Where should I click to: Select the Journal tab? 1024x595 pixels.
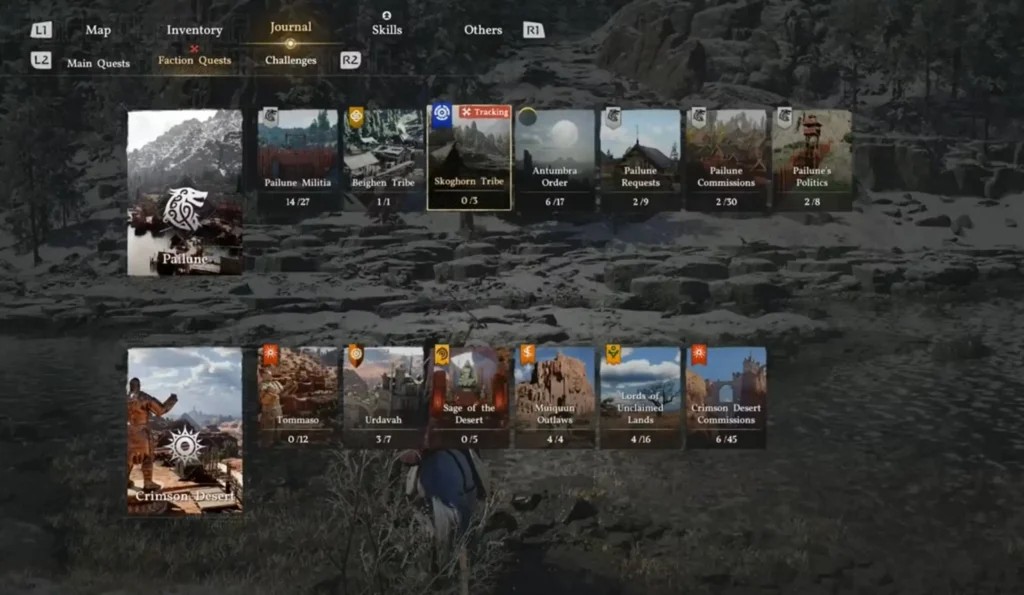pos(290,27)
